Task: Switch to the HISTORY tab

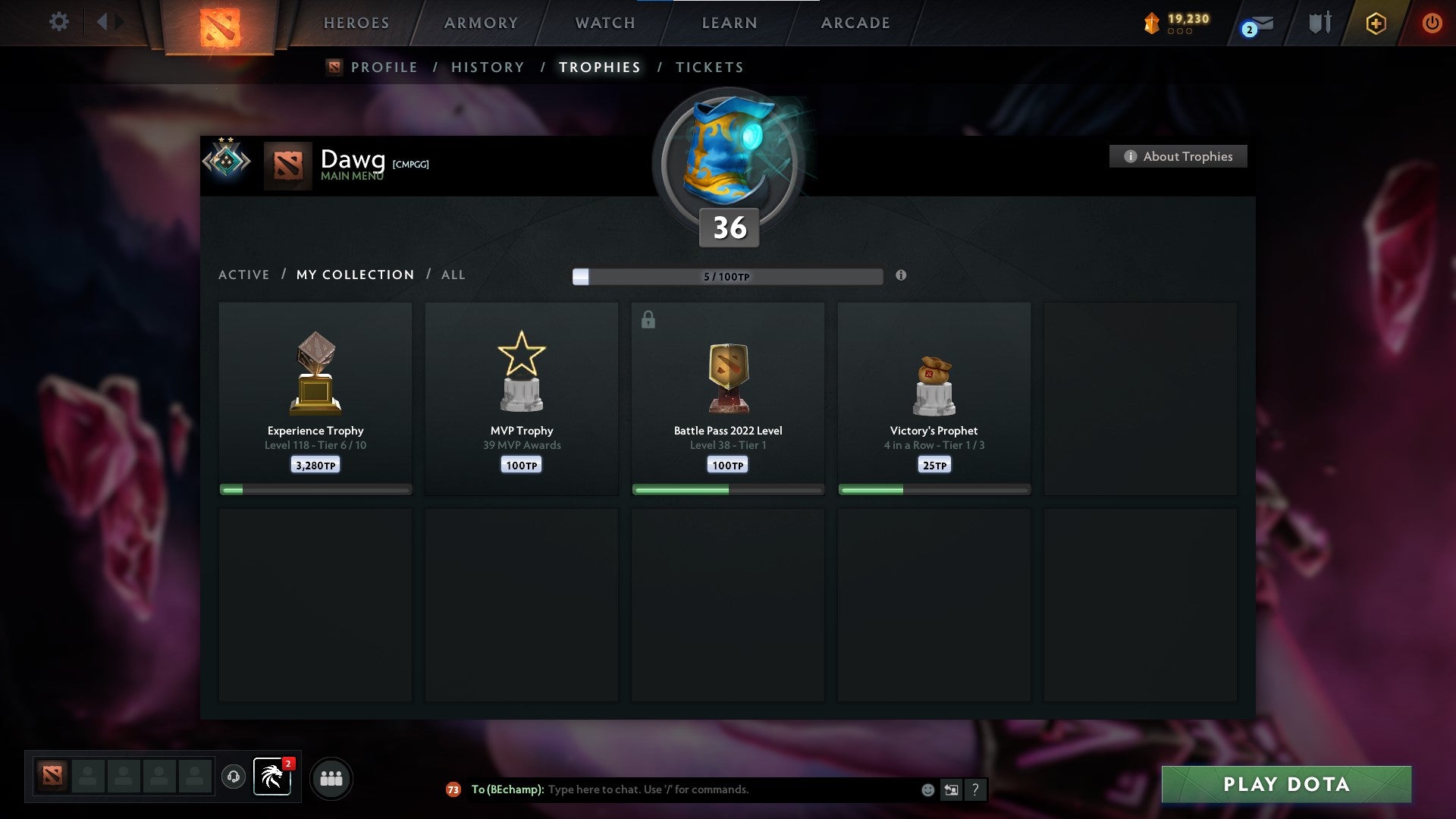Action: [x=487, y=67]
